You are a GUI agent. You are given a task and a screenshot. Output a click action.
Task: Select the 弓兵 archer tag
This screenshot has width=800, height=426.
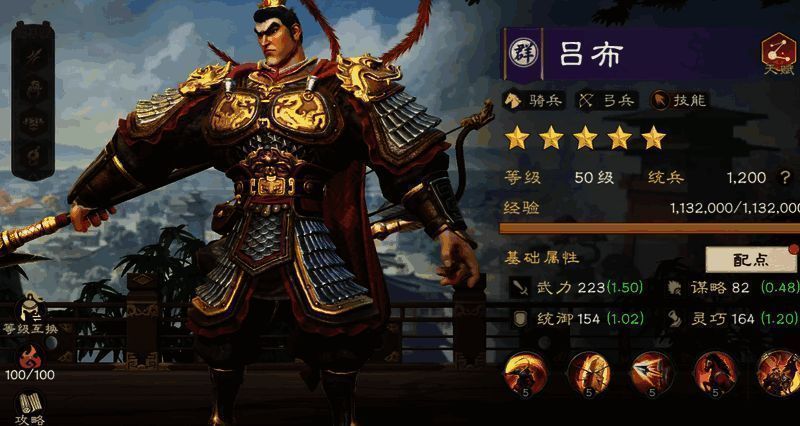click(607, 100)
